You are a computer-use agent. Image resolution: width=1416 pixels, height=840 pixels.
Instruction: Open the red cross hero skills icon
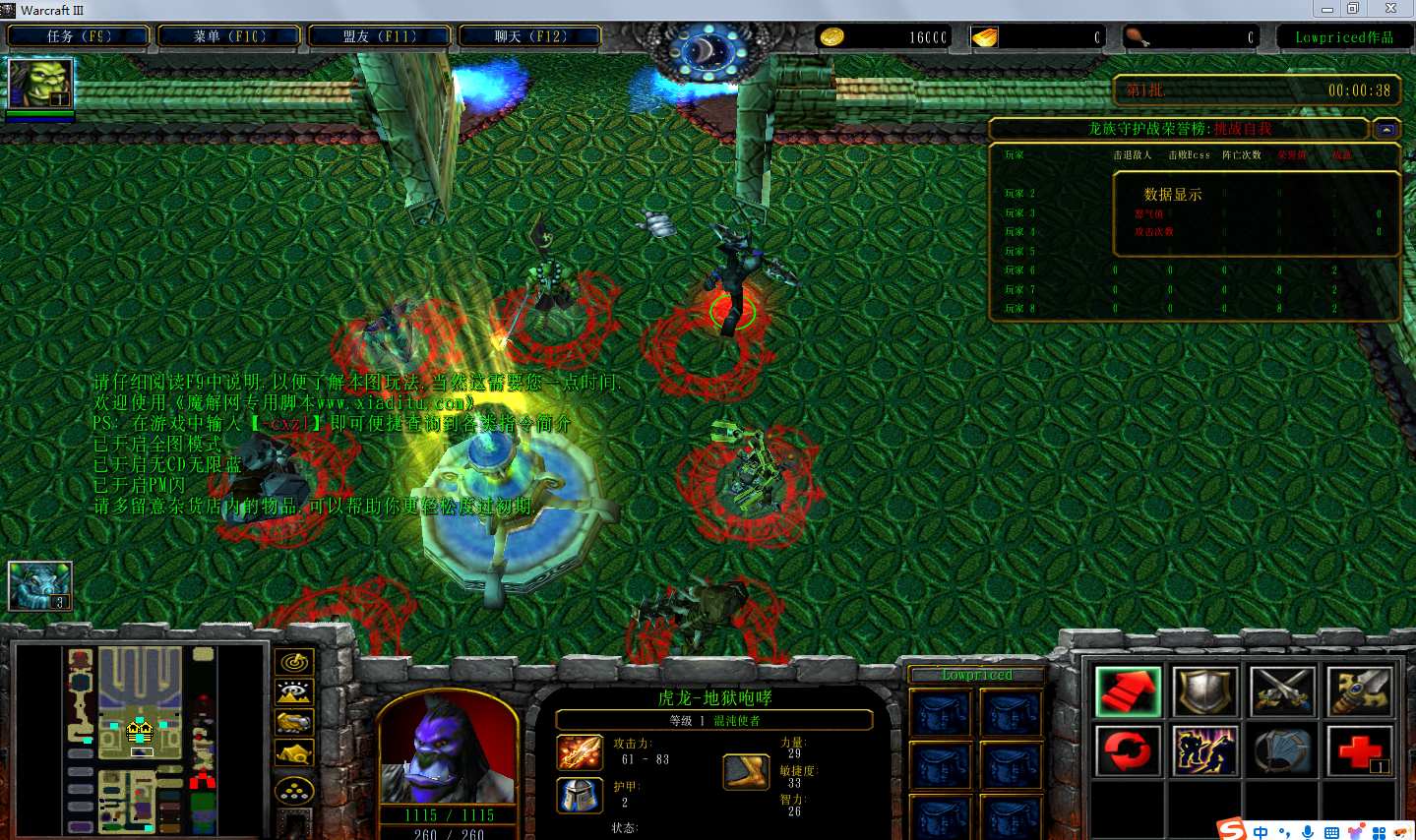pyautogui.click(x=1360, y=752)
